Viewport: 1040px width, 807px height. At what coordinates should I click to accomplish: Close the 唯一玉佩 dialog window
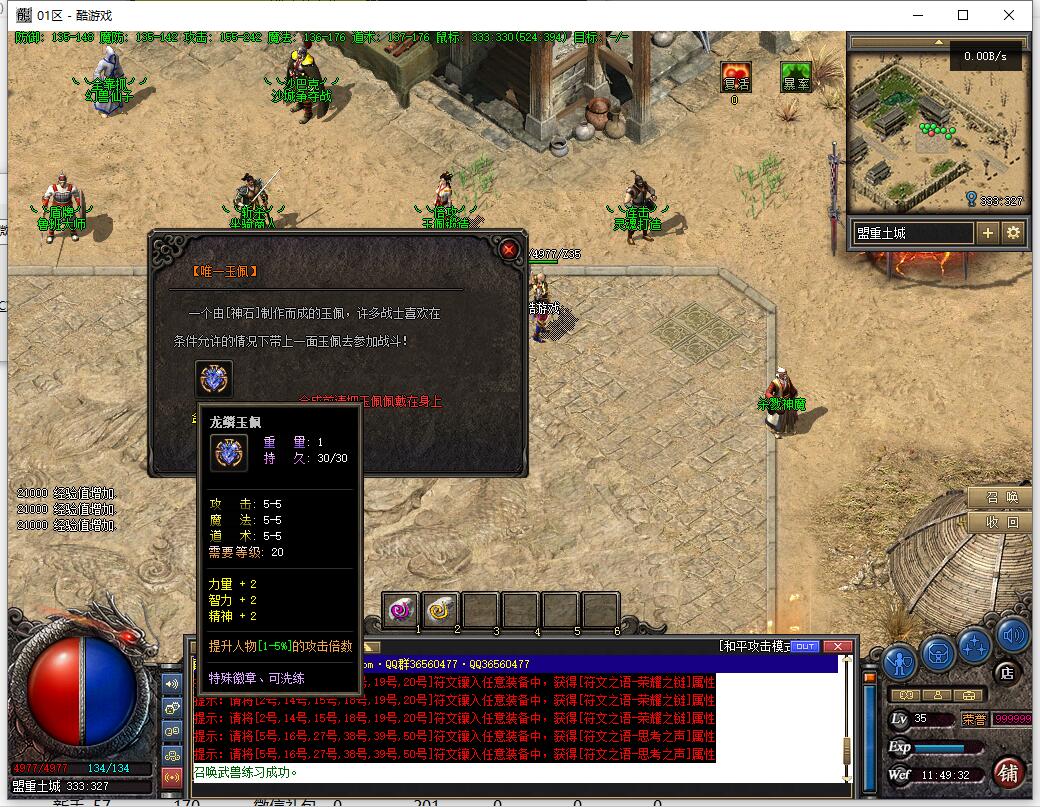coord(509,249)
